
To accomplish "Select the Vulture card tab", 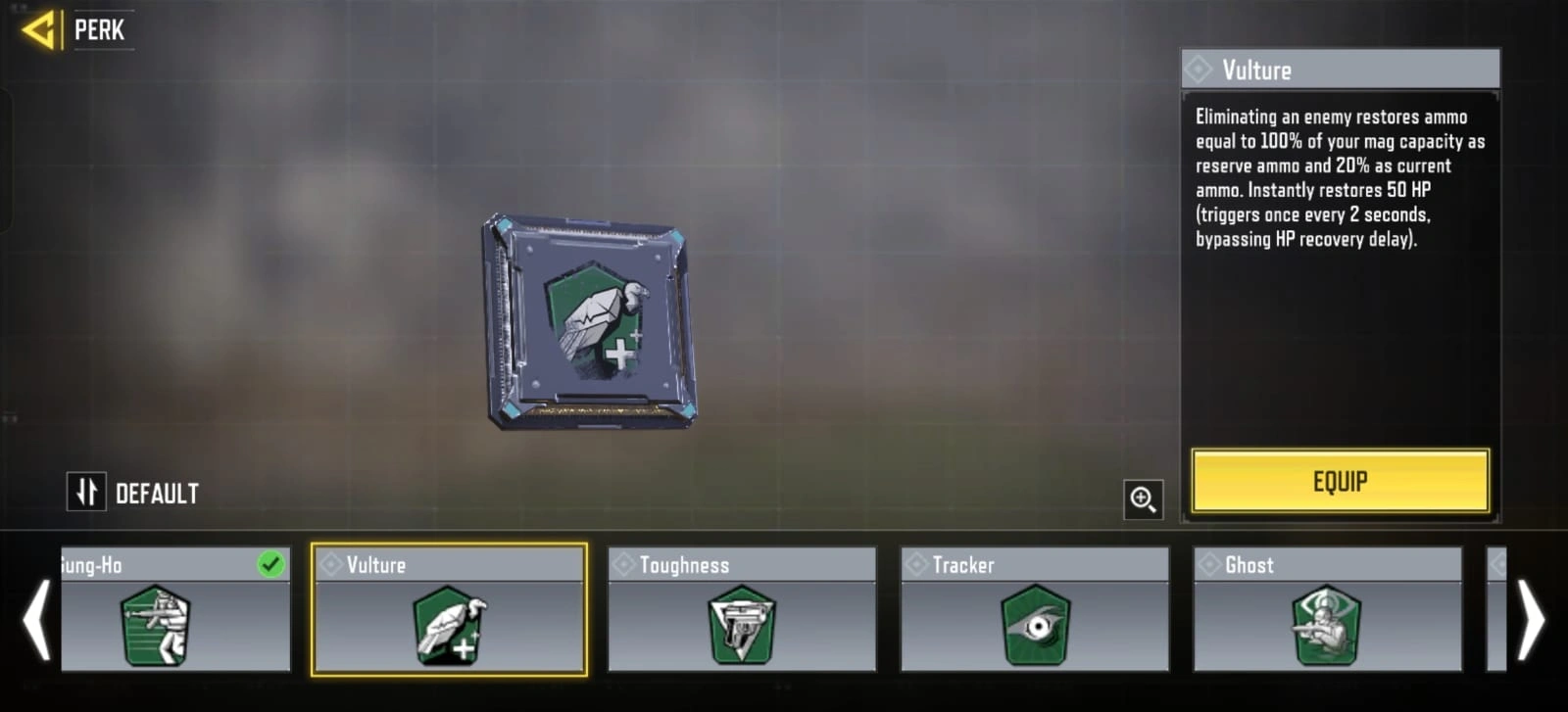I will click(450, 565).
